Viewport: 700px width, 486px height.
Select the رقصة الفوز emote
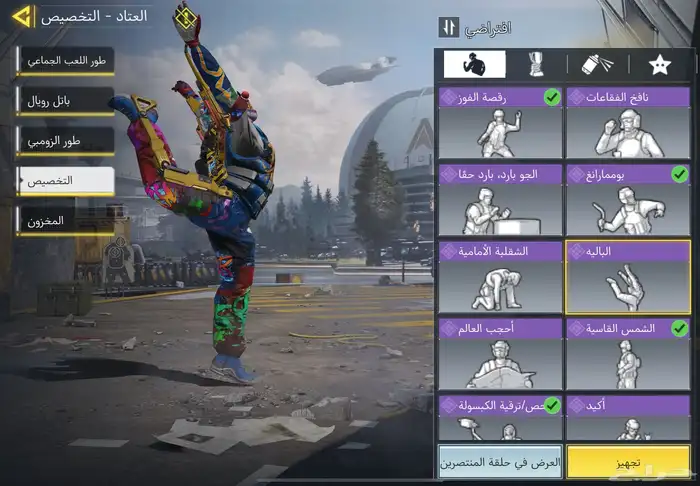click(x=500, y=123)
